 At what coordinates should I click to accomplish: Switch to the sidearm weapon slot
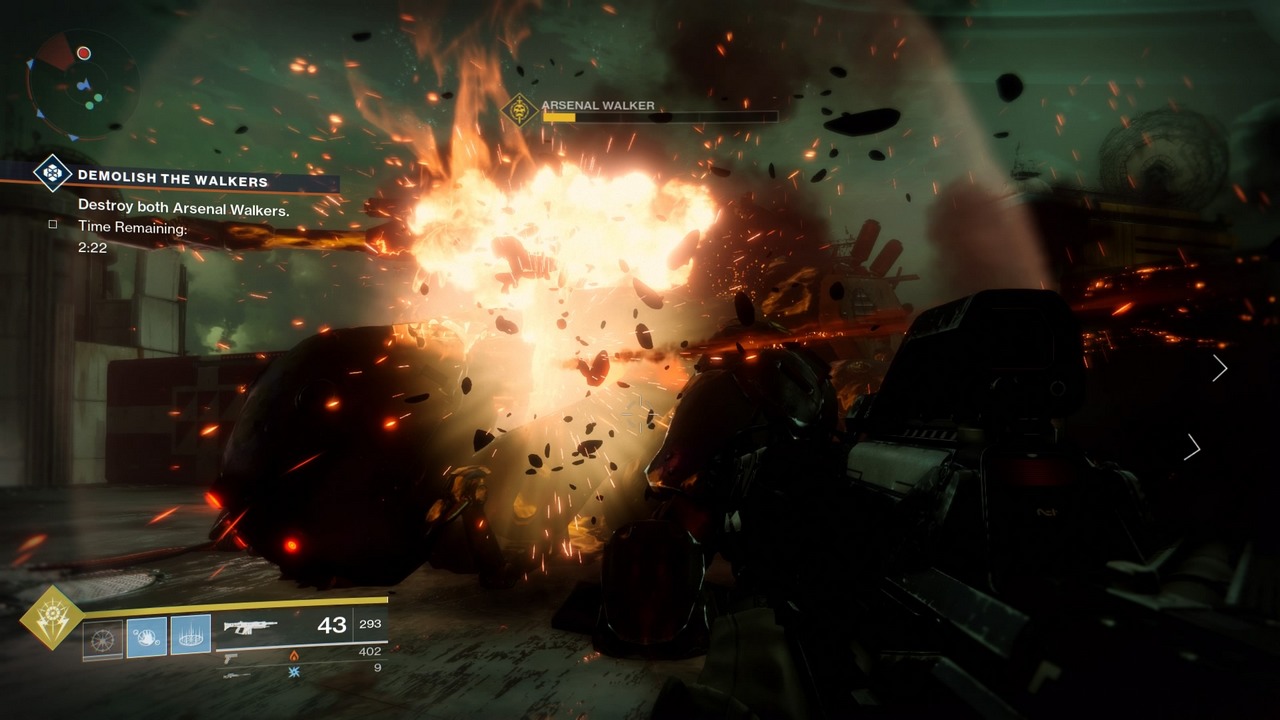[x=231, y=657]
